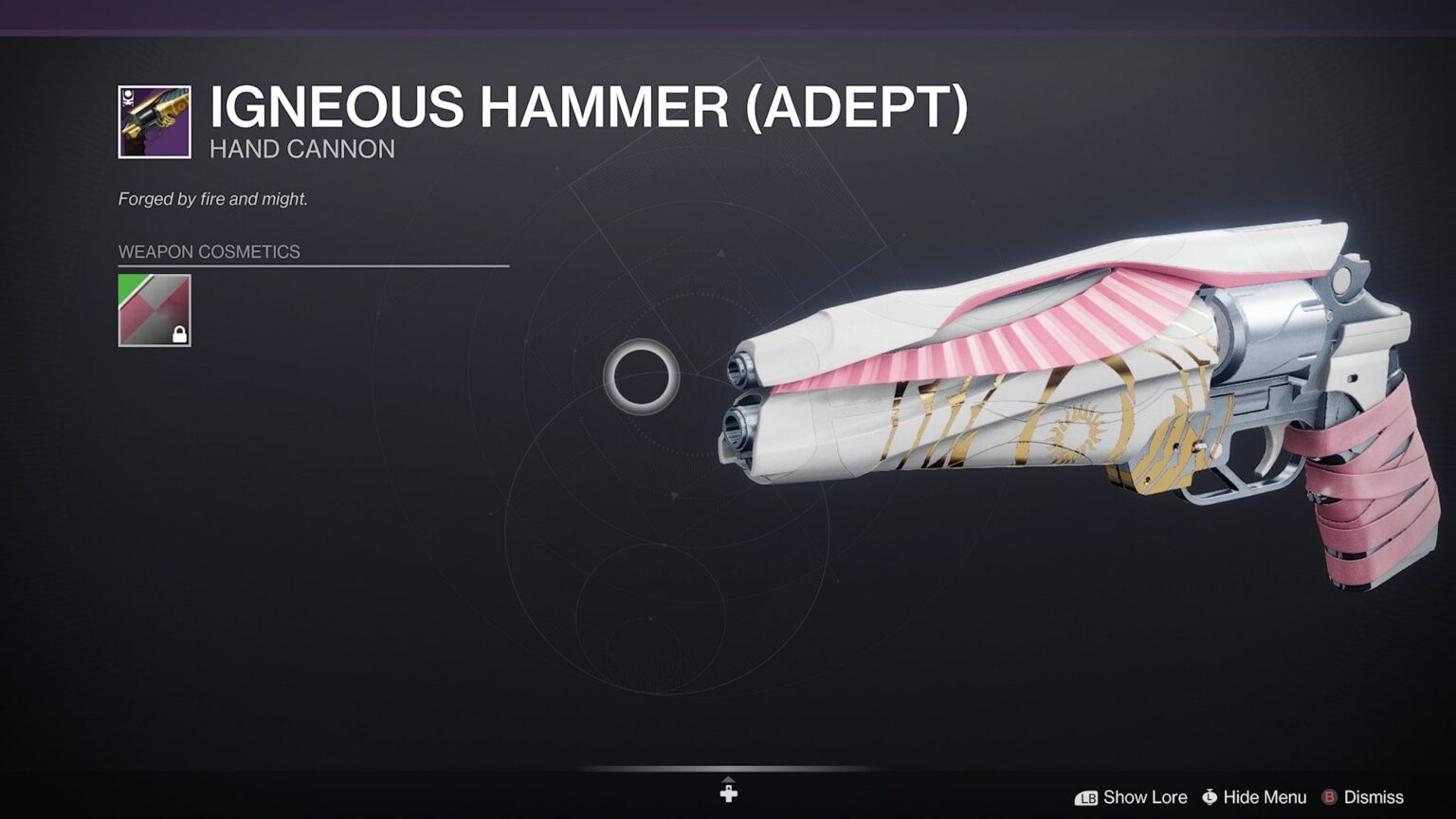Viewport: 1456px width, 819px height.
Task: Click the LB button prompt icon
Action: (x=1087, y=797)
